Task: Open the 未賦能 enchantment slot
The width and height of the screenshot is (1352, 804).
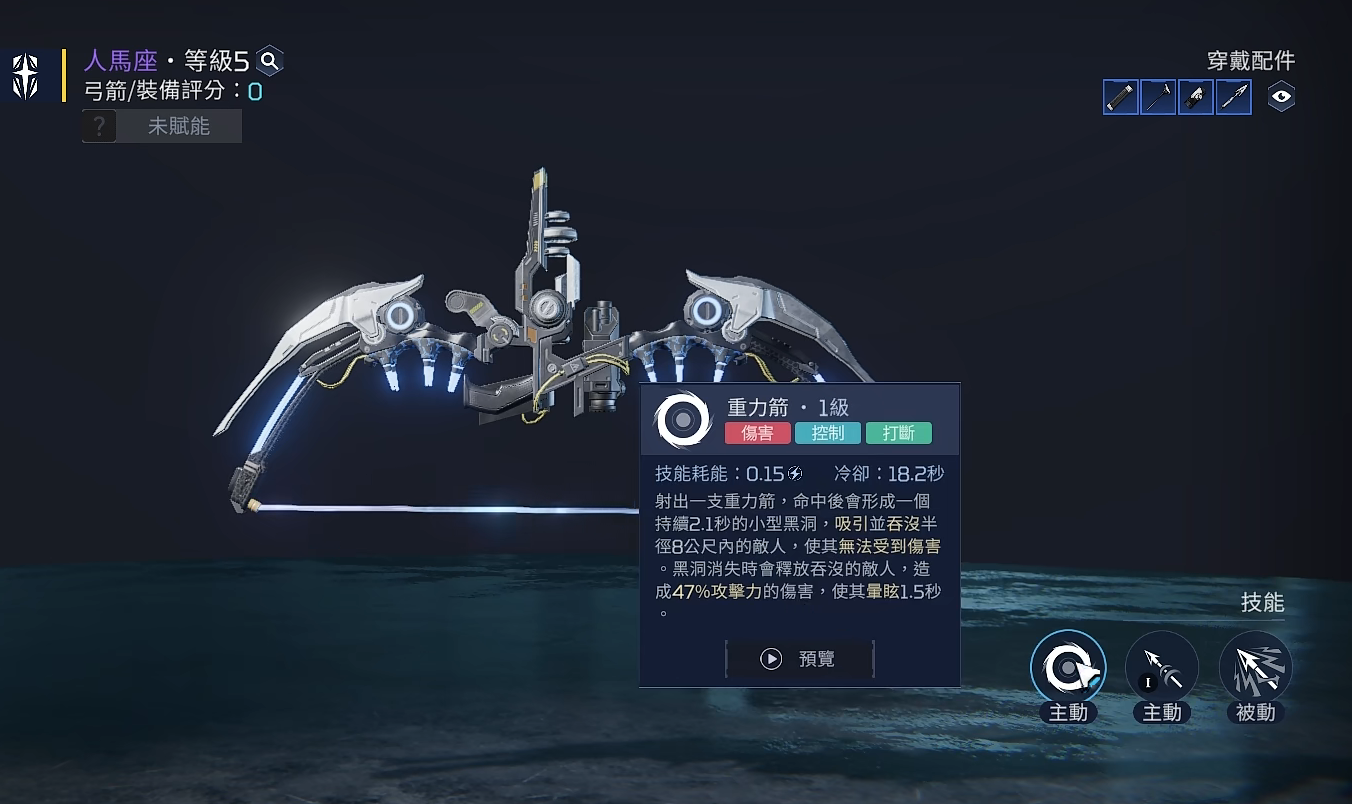Action: [162, 126]
